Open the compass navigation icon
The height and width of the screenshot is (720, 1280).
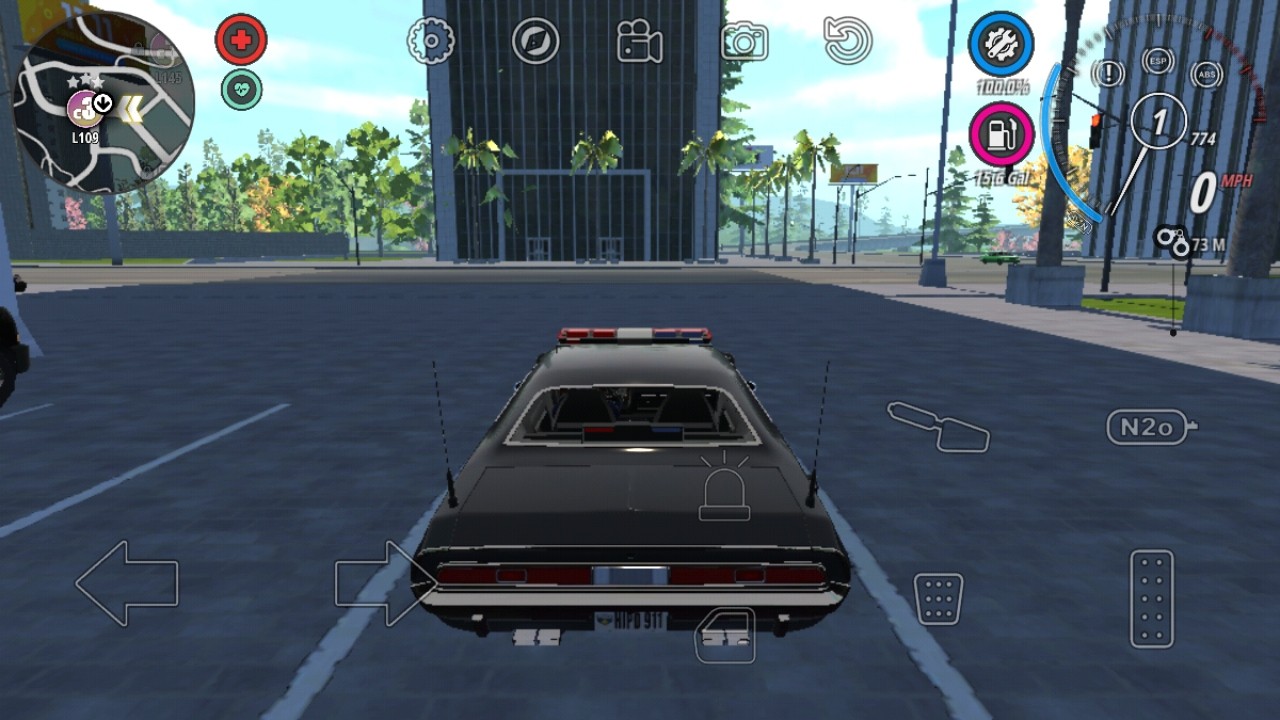535,40
